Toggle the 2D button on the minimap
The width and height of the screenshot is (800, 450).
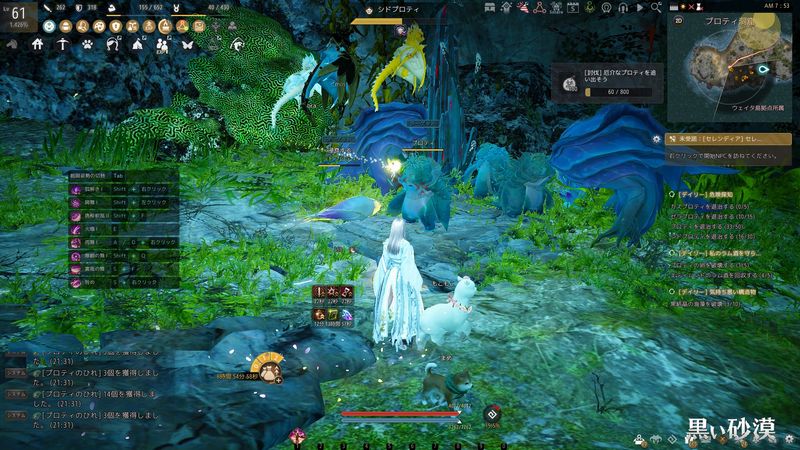click(x=678, y=18)
